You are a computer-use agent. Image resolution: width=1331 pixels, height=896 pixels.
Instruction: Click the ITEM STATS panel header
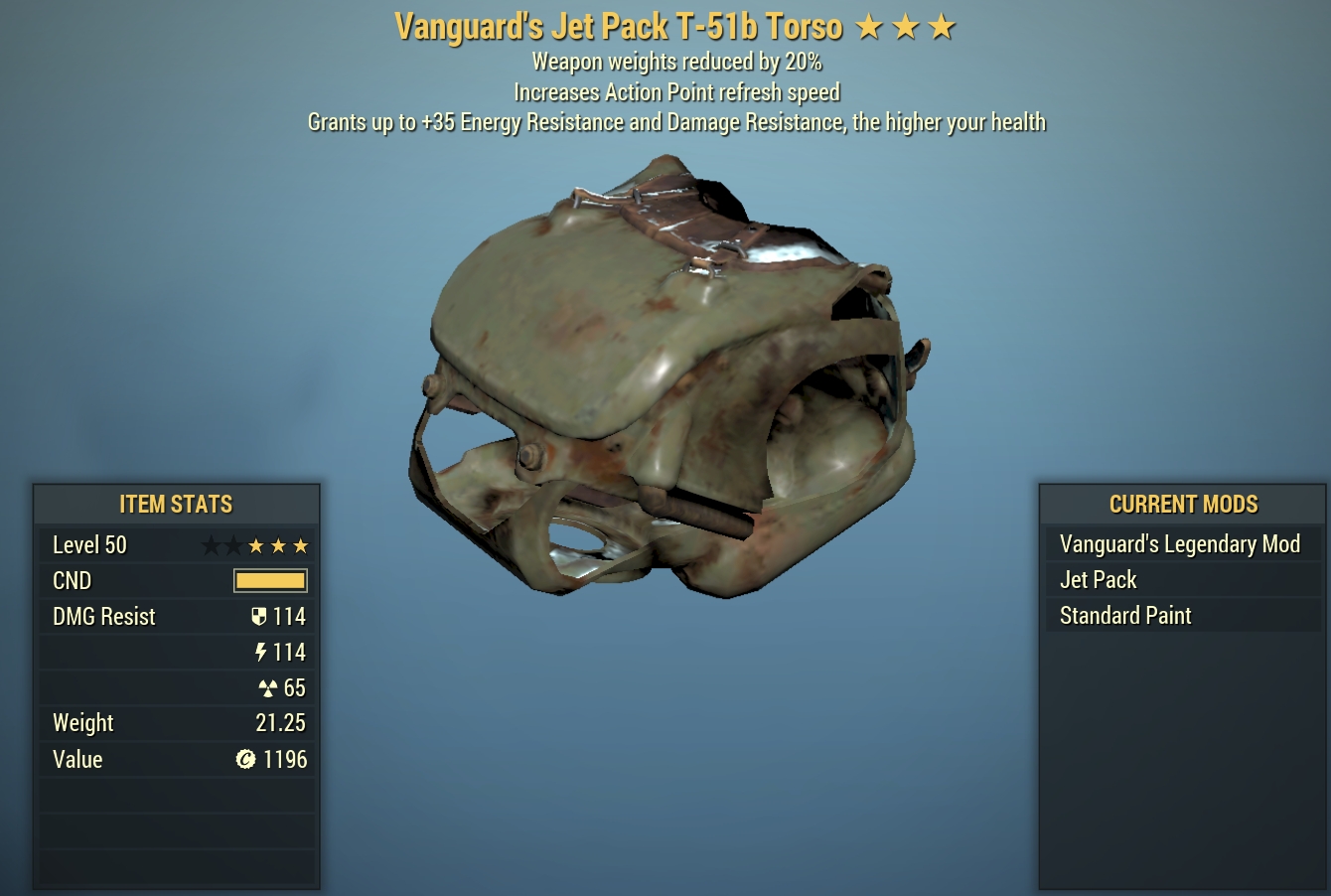click(x=176, y=504)
